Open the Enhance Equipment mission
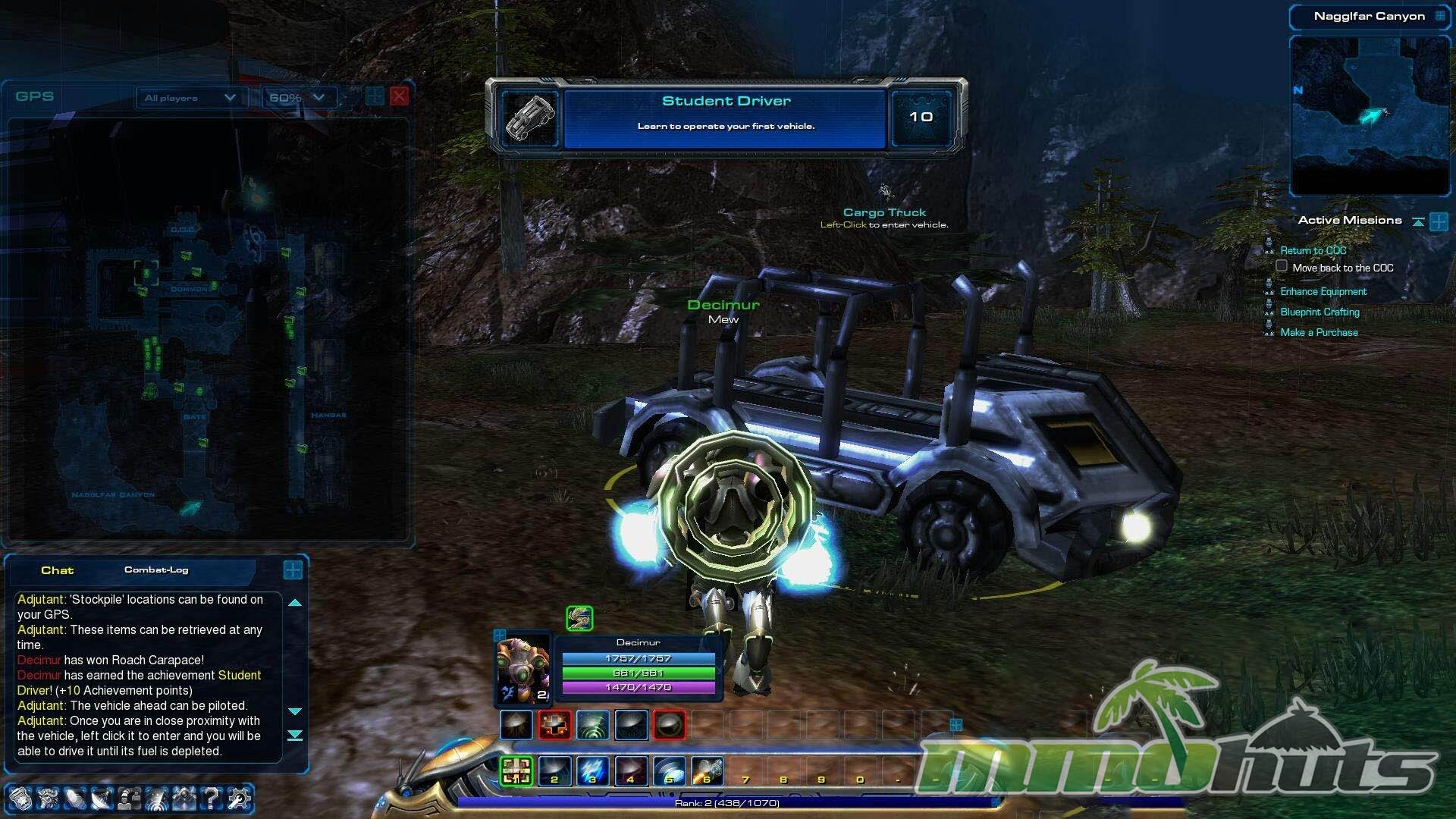Screen dimensions: 1456x819 [x=1323, y=292]
